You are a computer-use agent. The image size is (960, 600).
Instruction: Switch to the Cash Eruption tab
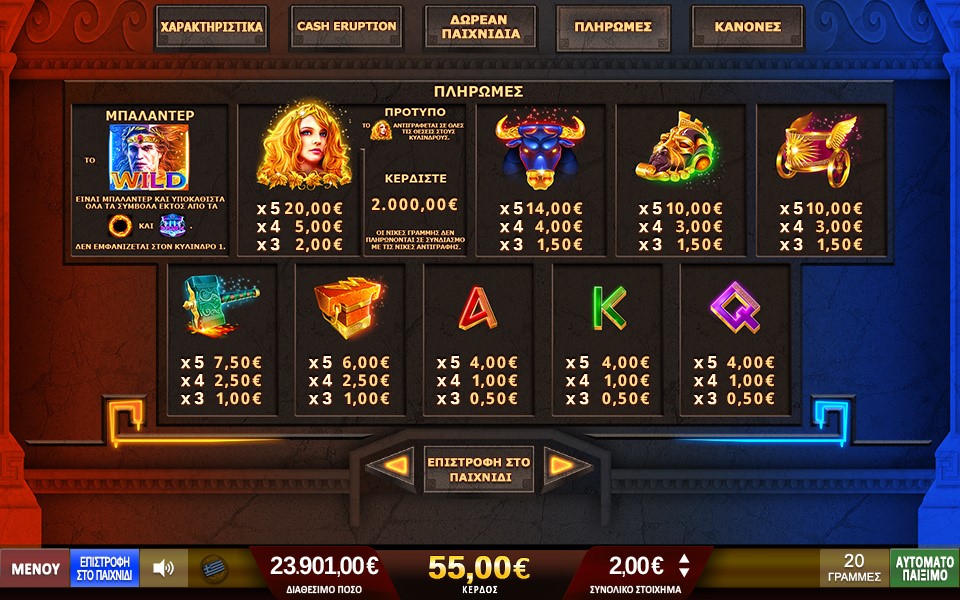coord(346,27)
